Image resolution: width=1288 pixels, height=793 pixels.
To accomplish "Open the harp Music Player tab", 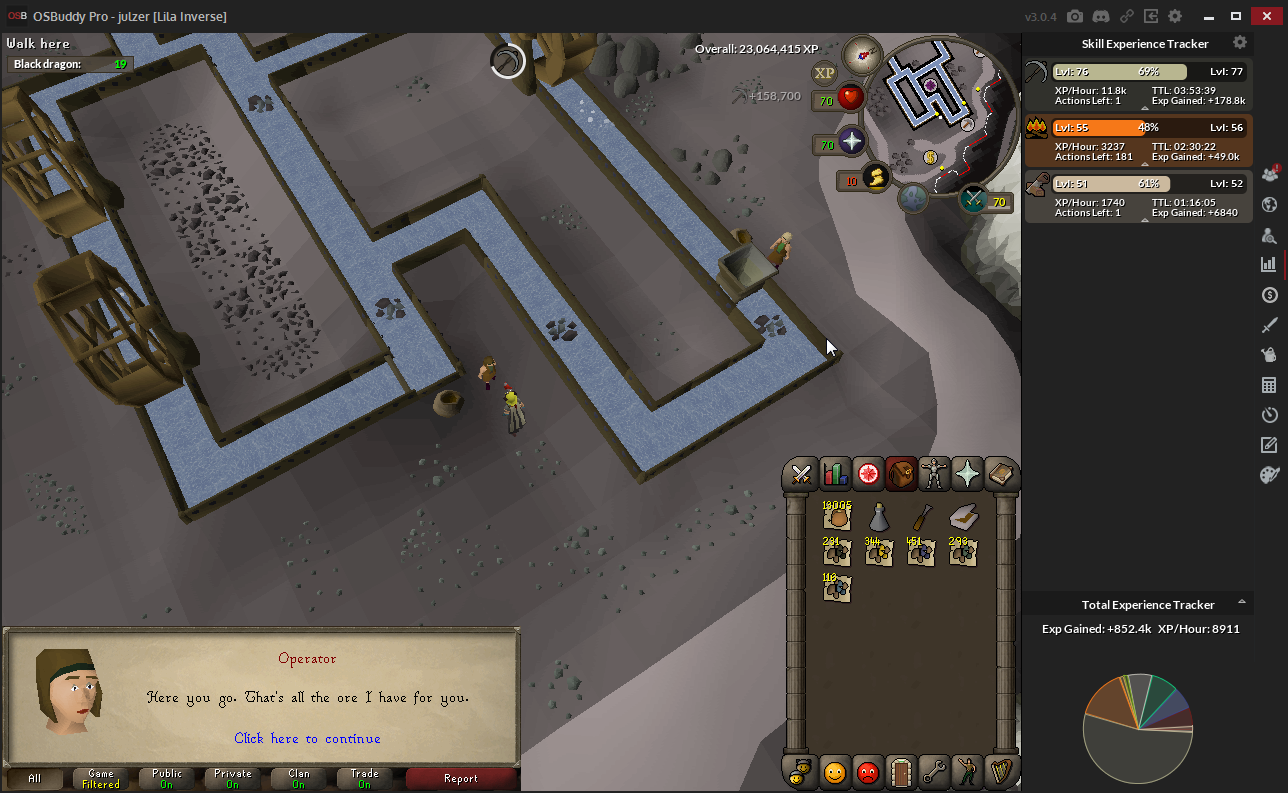I will tap(1000, 772).
